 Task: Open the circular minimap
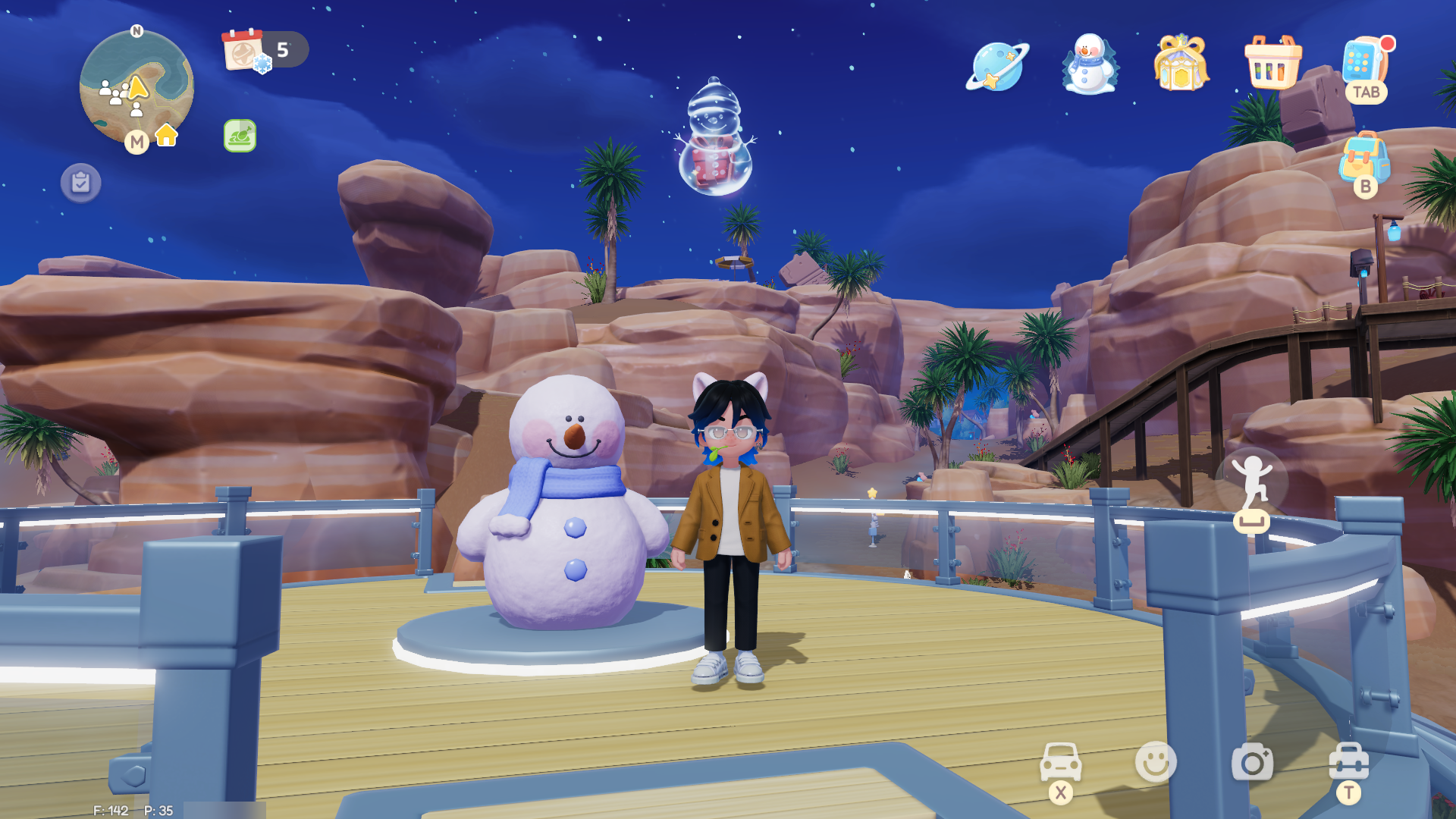tap(136, 87)
